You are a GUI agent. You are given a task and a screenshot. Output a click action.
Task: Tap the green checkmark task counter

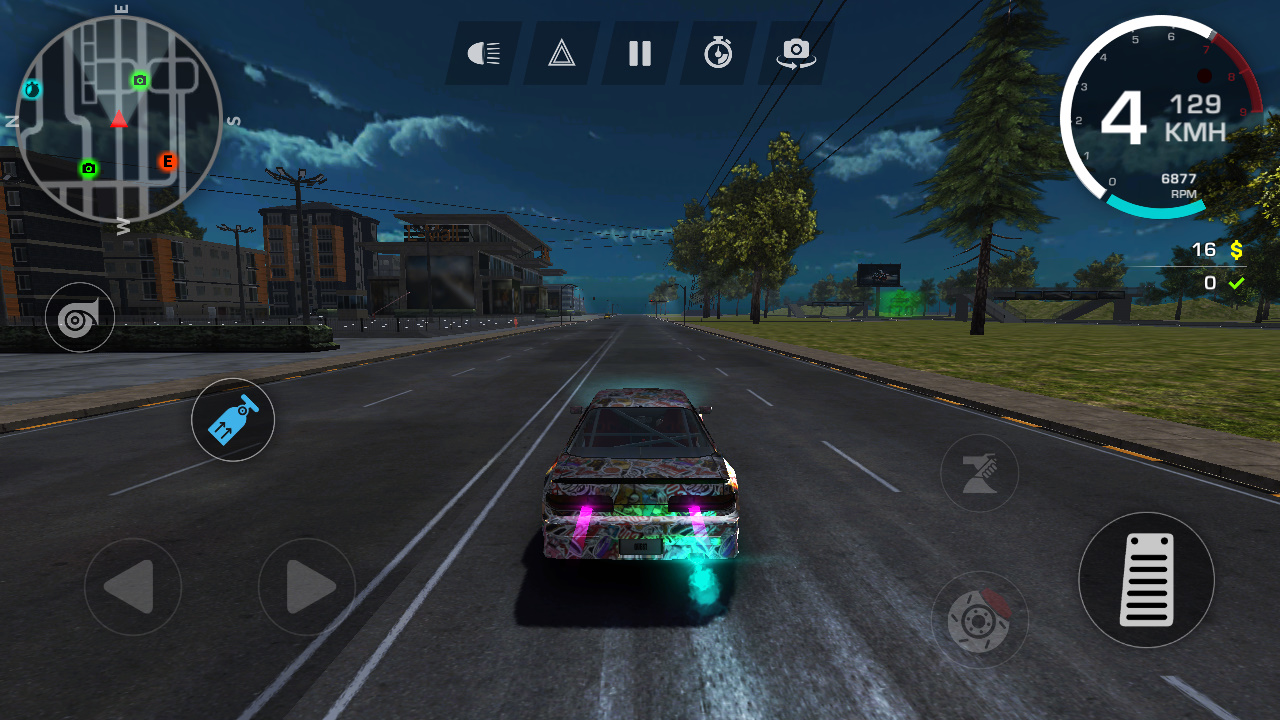coord(1224,283)
